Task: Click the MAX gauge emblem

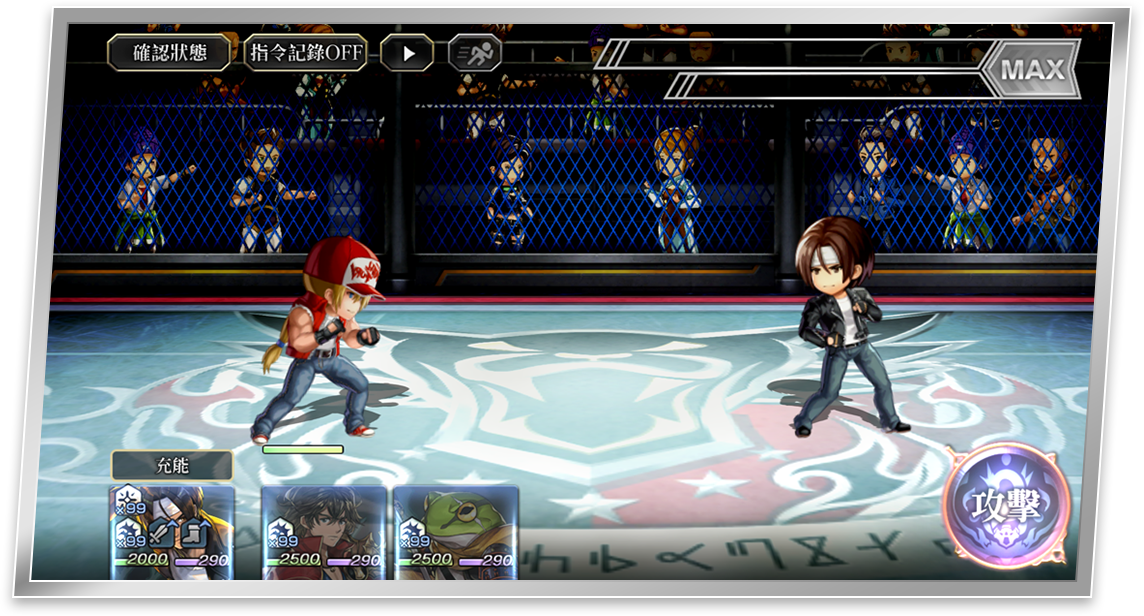Action: point(1031,70)
